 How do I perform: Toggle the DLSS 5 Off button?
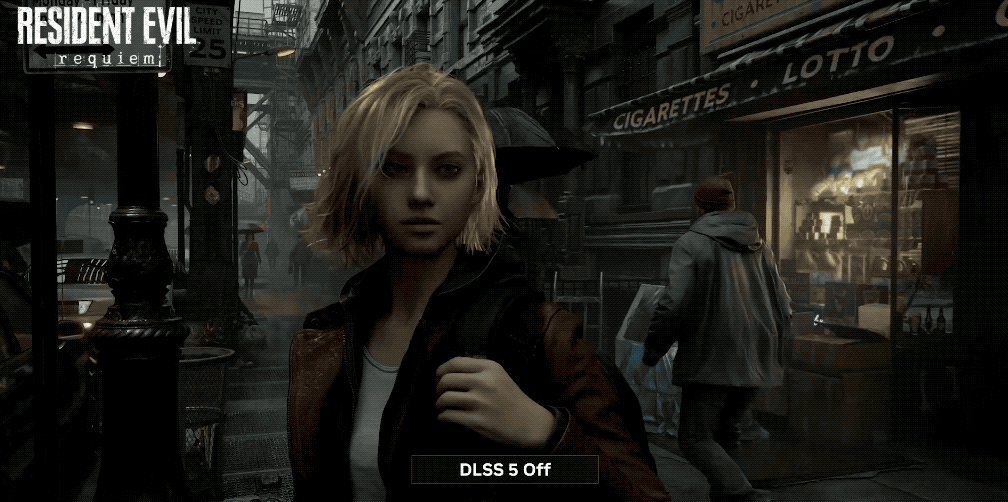505,469
